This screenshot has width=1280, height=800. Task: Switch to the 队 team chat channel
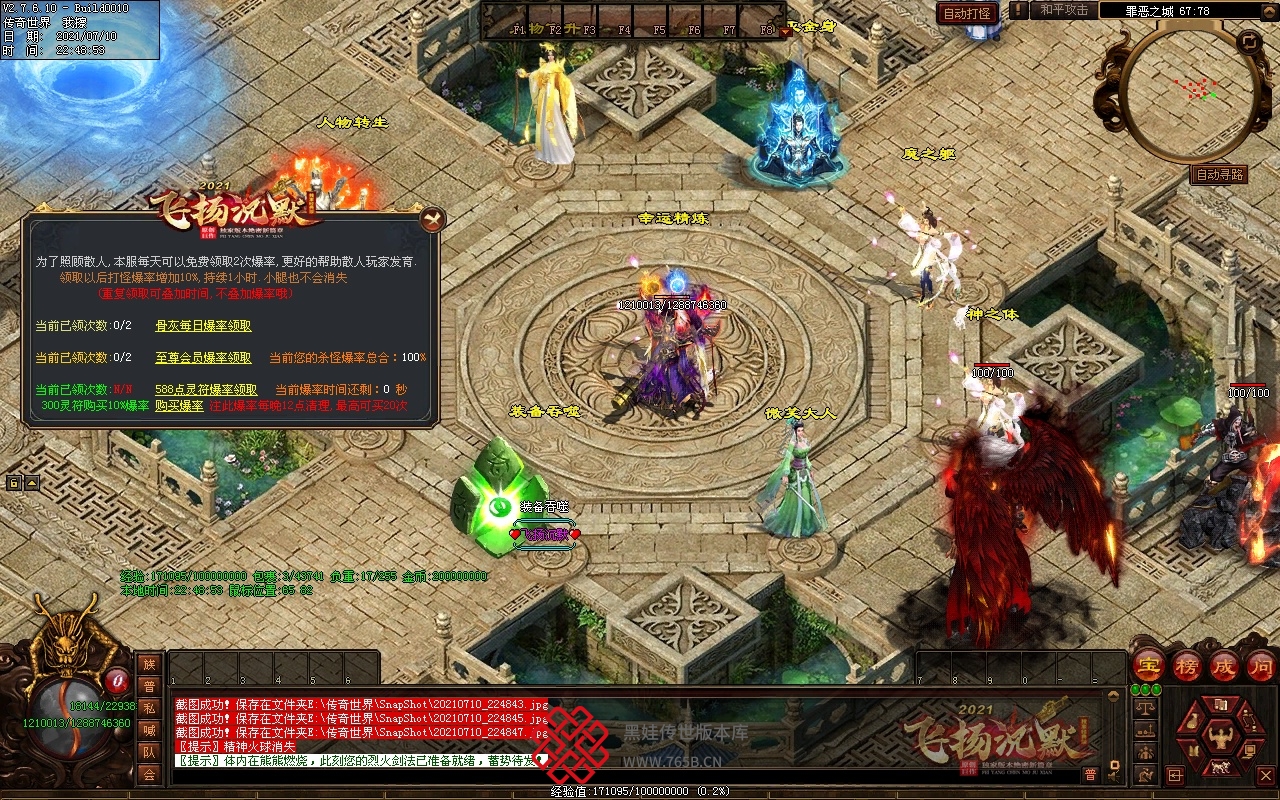pos(148,752)
